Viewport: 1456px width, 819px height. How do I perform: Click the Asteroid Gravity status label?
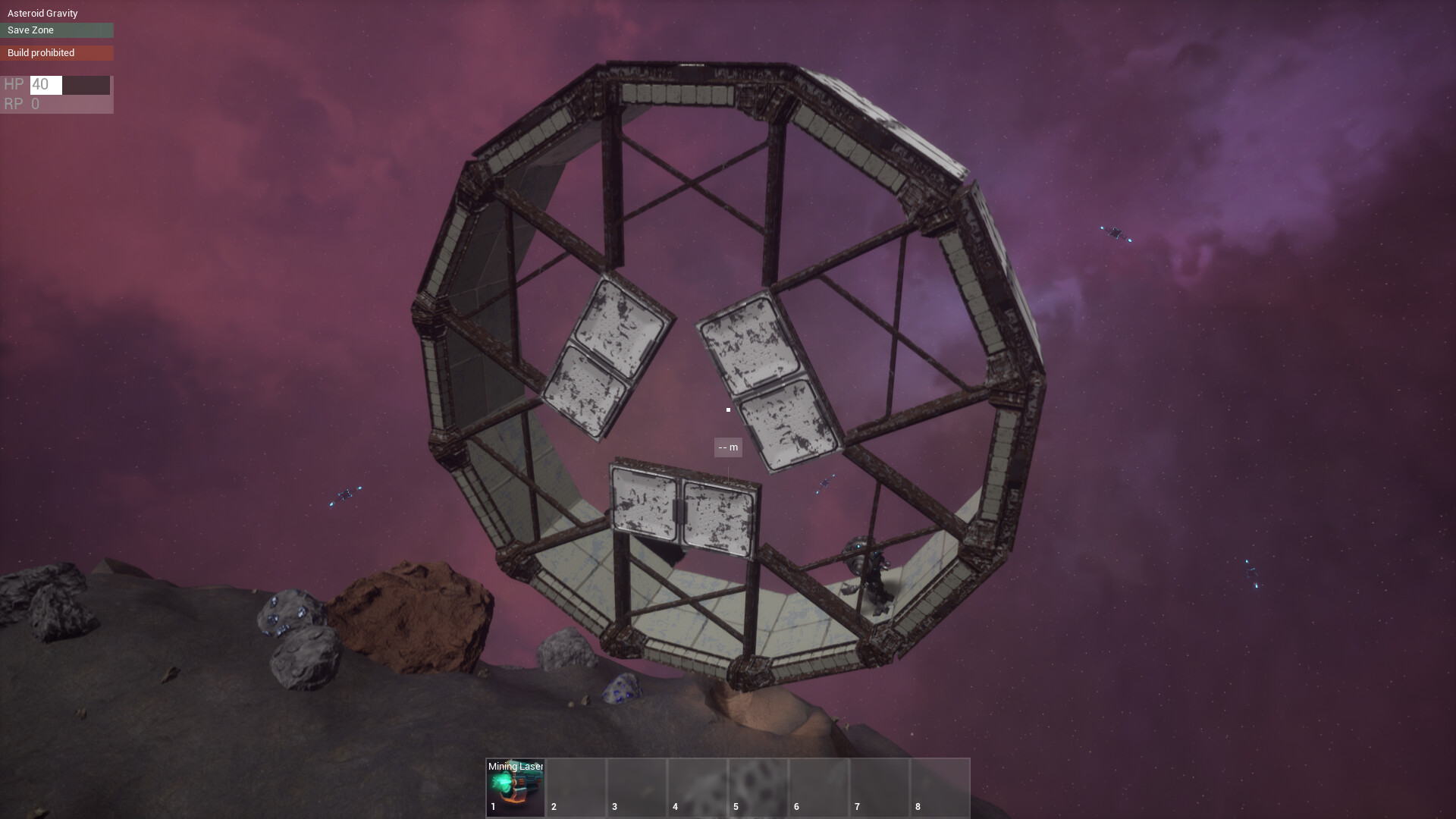[x=42, y=13]
